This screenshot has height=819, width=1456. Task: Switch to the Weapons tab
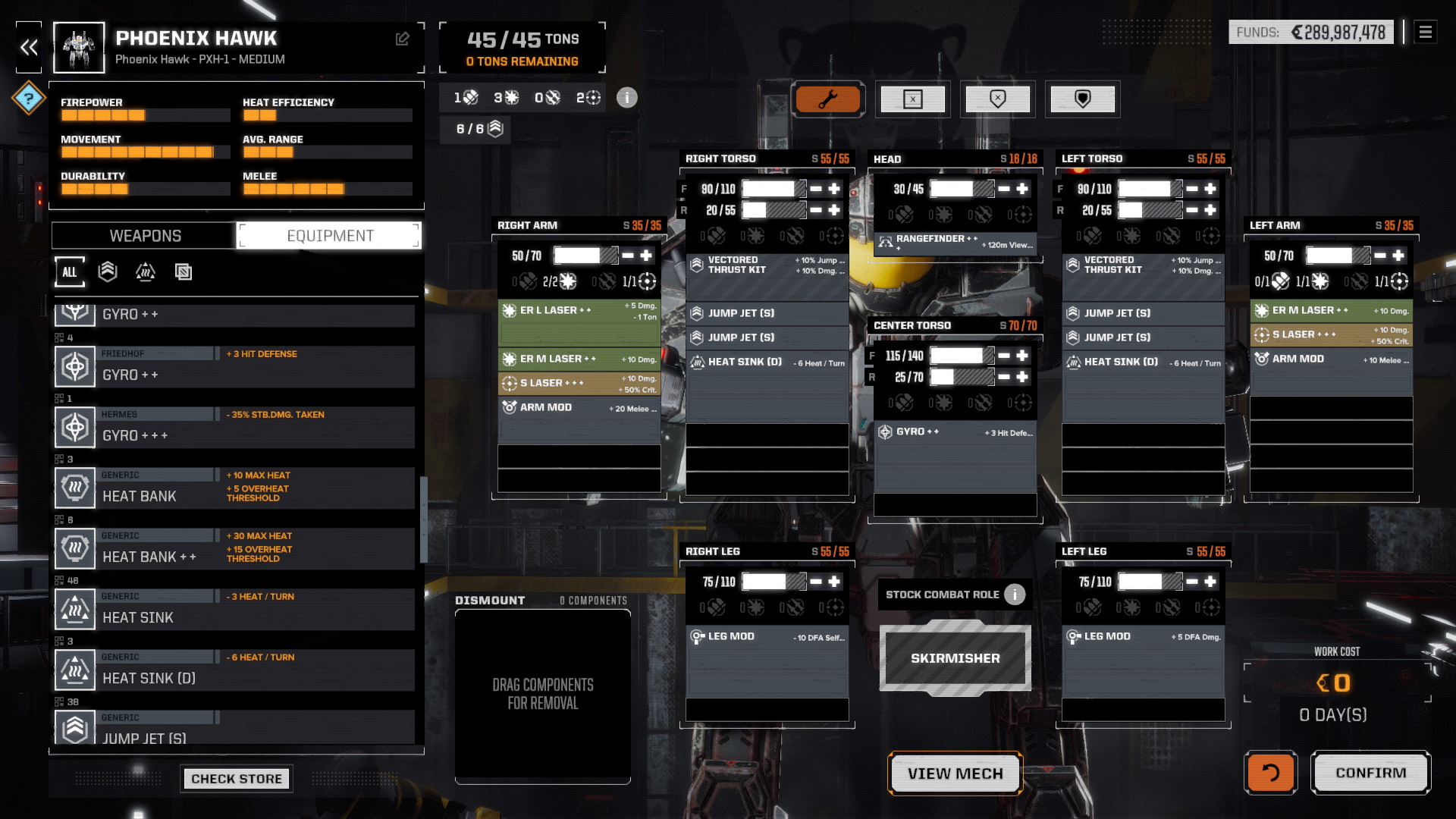pyautogui.click(x=145, y=236)
